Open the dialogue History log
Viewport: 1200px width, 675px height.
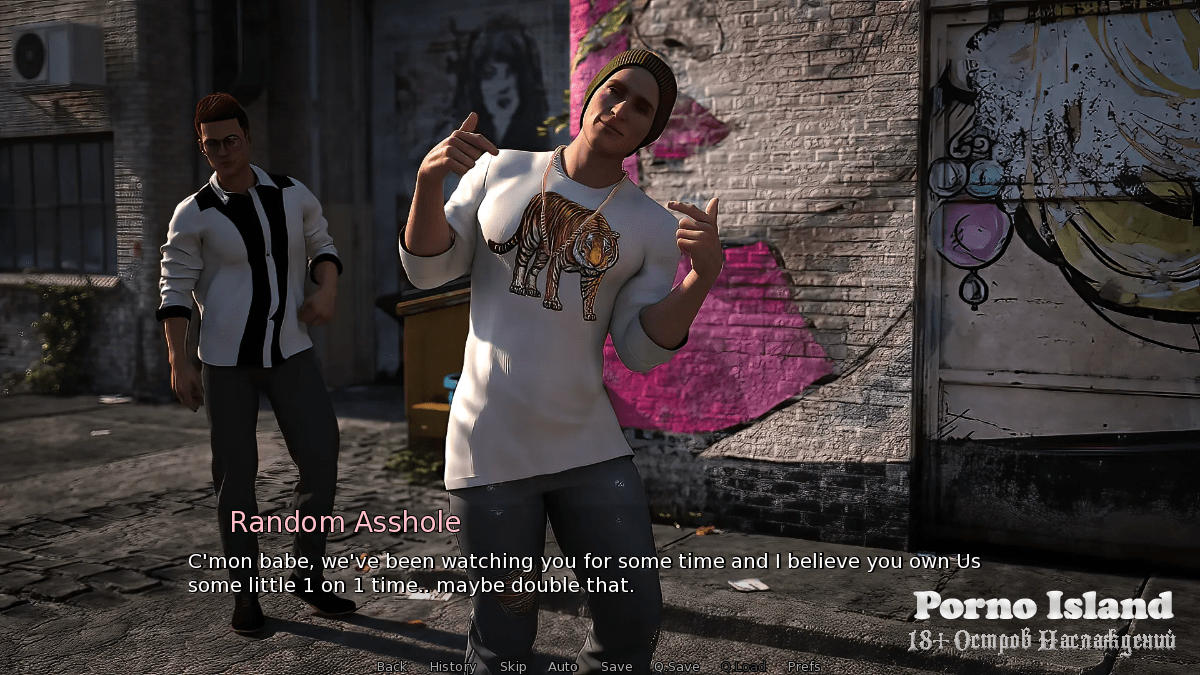pos(452,666)
